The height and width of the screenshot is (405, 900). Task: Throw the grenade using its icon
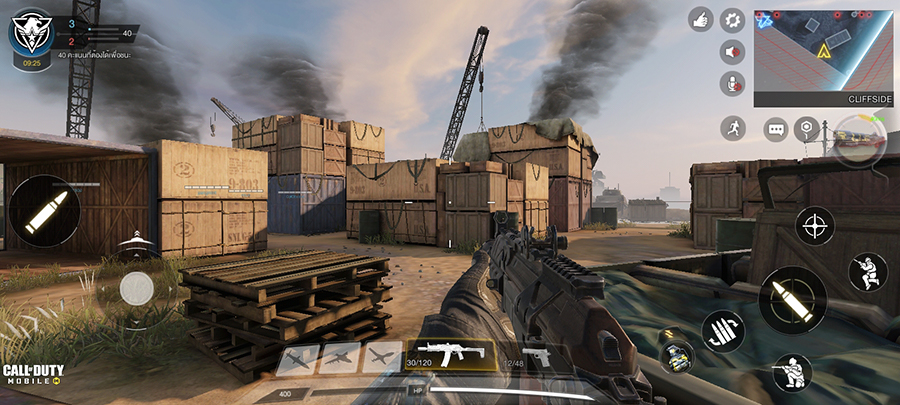[676, 358]
